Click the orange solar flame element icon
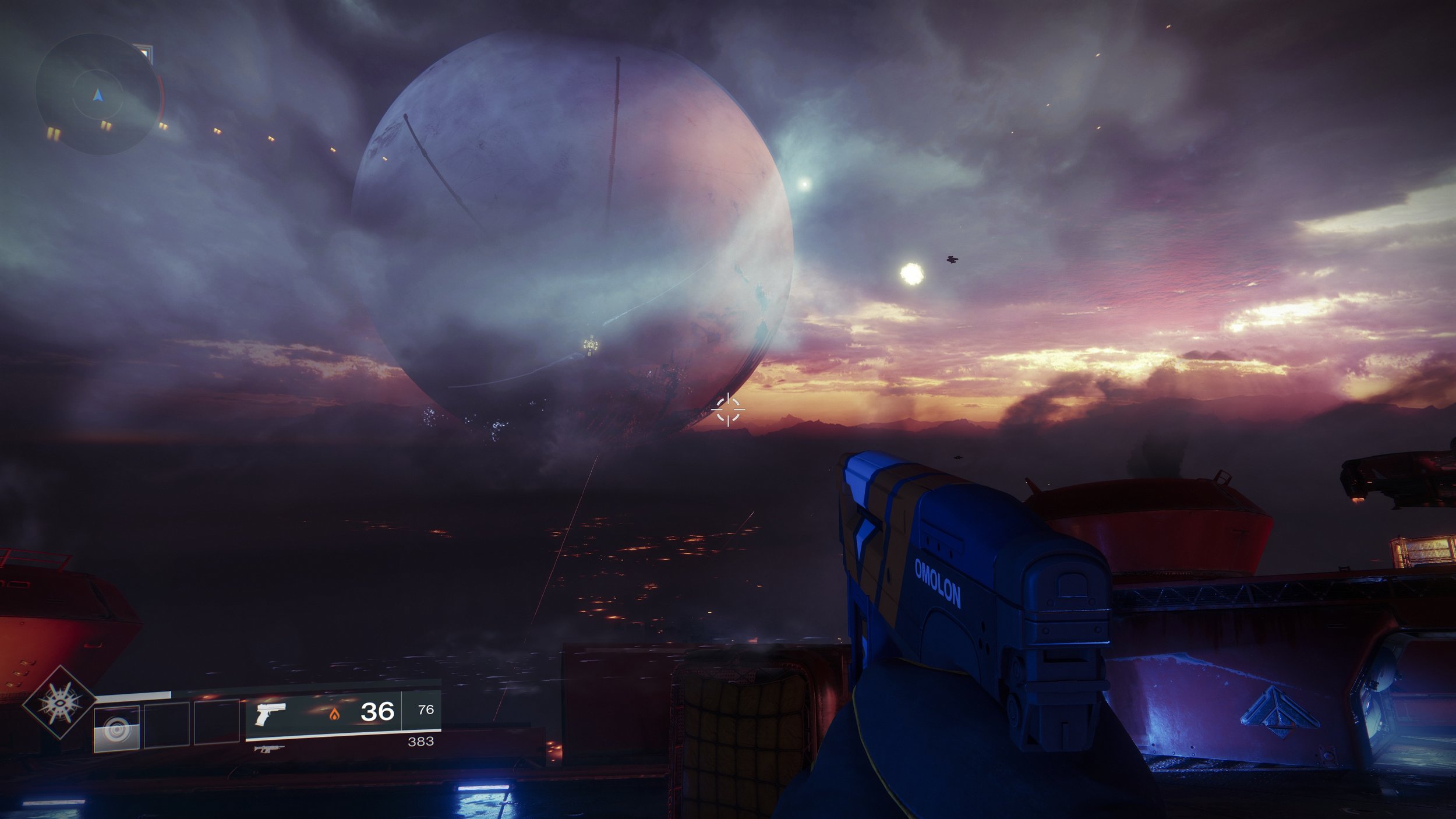 334,714
